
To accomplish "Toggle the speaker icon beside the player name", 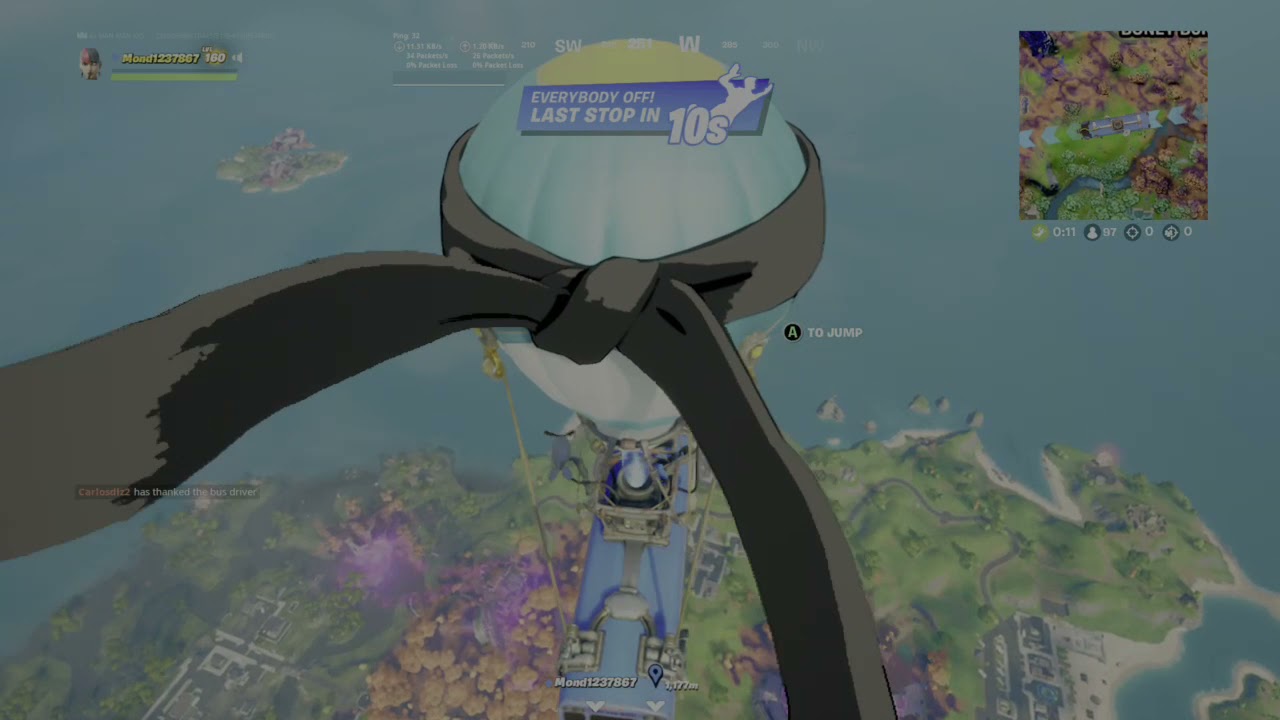I will pyautogui.click(x=238, y=58).
